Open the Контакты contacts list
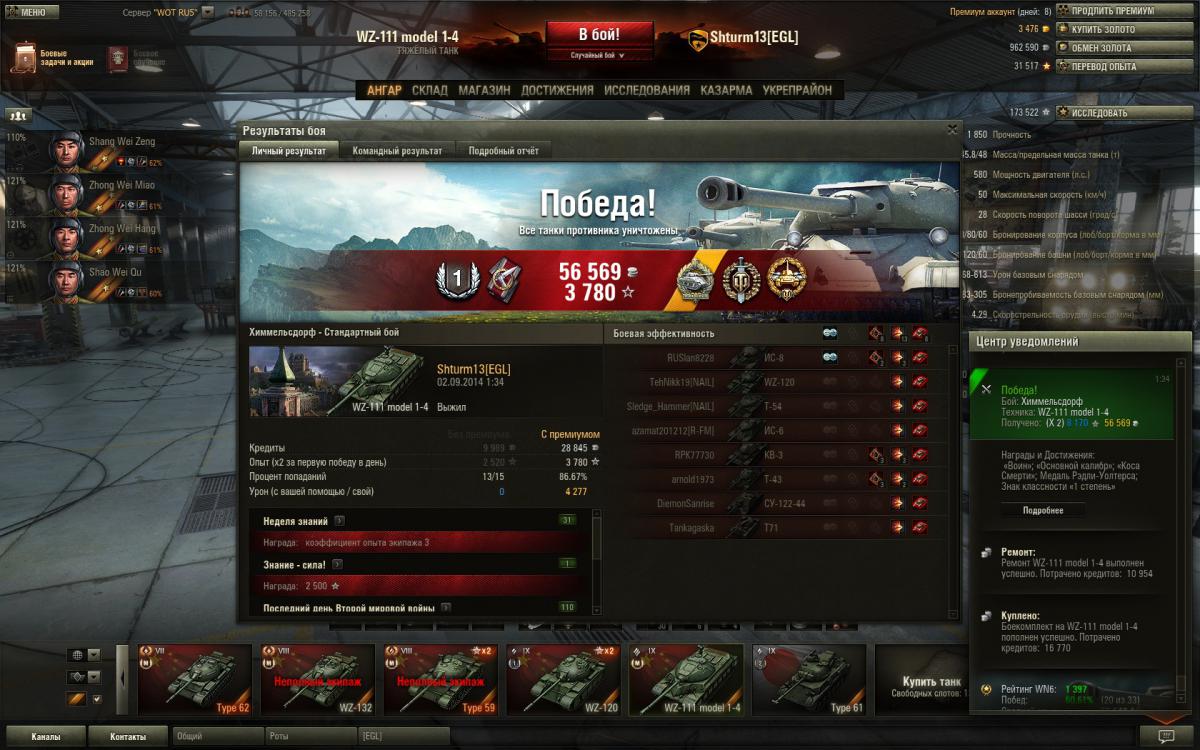Viewport: 1200px width, 750px height. click(x=127, y=737)
